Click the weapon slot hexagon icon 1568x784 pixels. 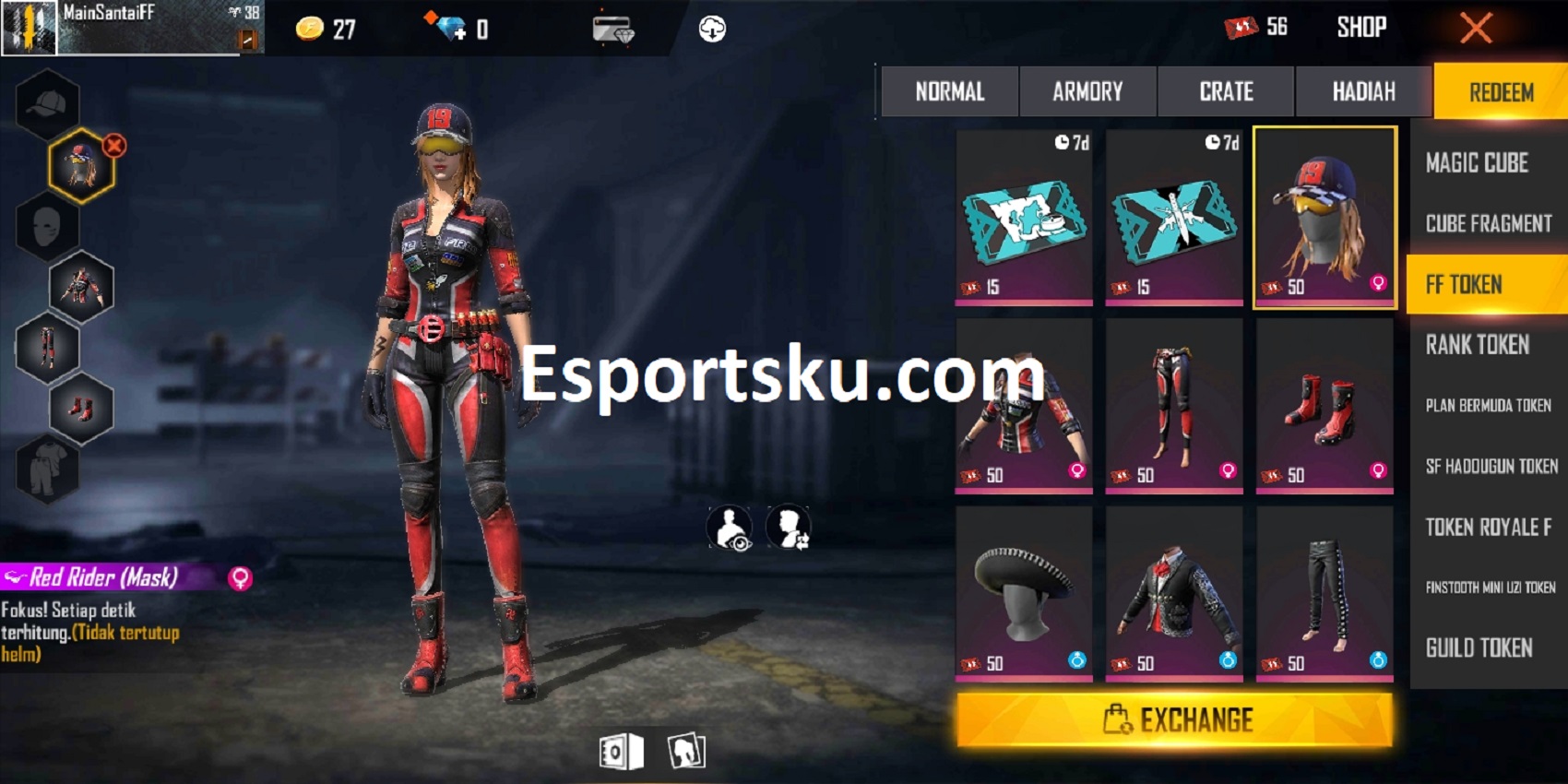tap(81, 286)
